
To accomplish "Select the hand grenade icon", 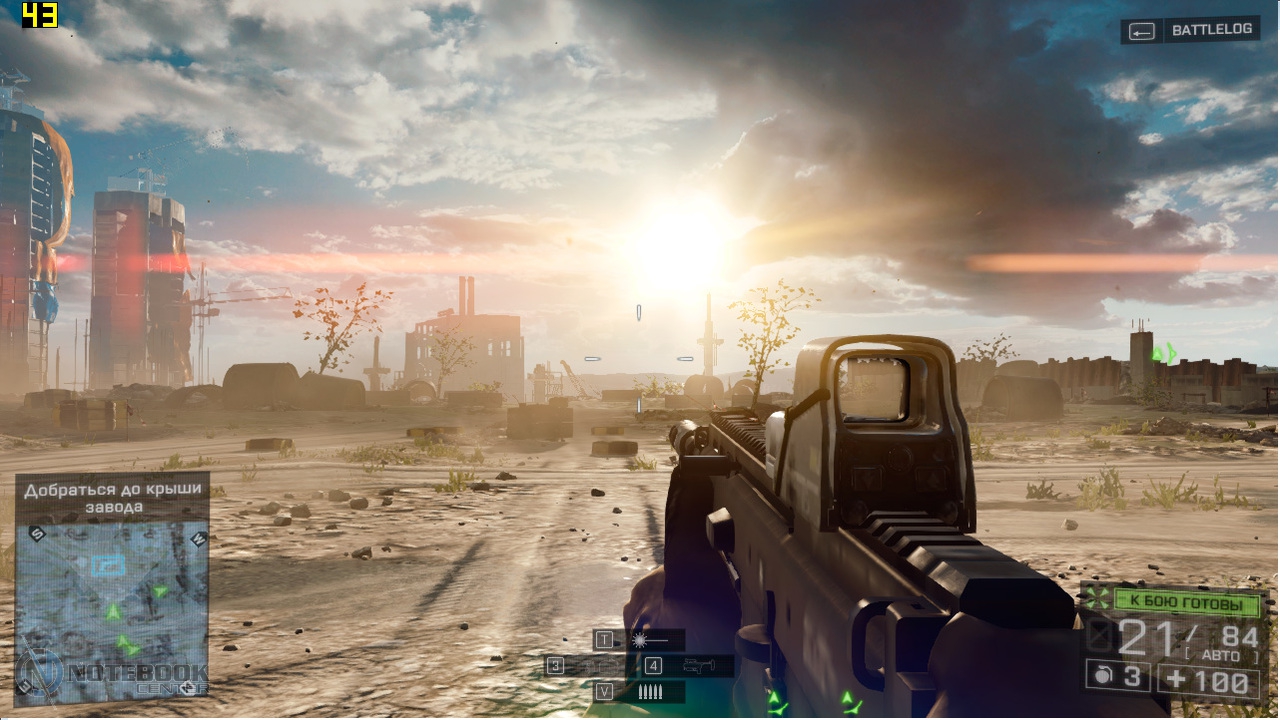I will pyautogui.click(x=1102, y=677).
